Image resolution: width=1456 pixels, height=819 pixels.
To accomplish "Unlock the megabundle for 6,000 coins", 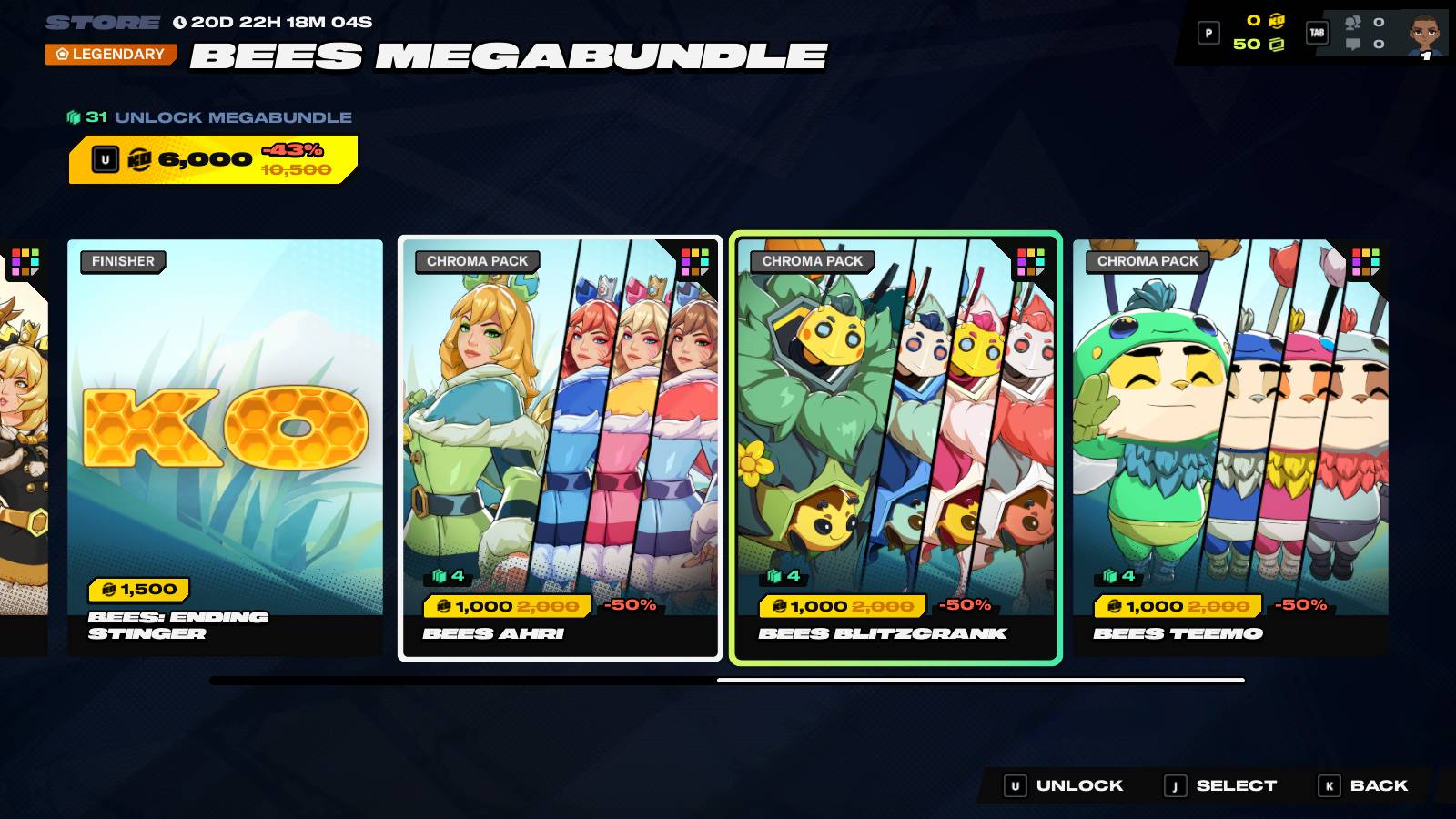I will pos(213,159).
